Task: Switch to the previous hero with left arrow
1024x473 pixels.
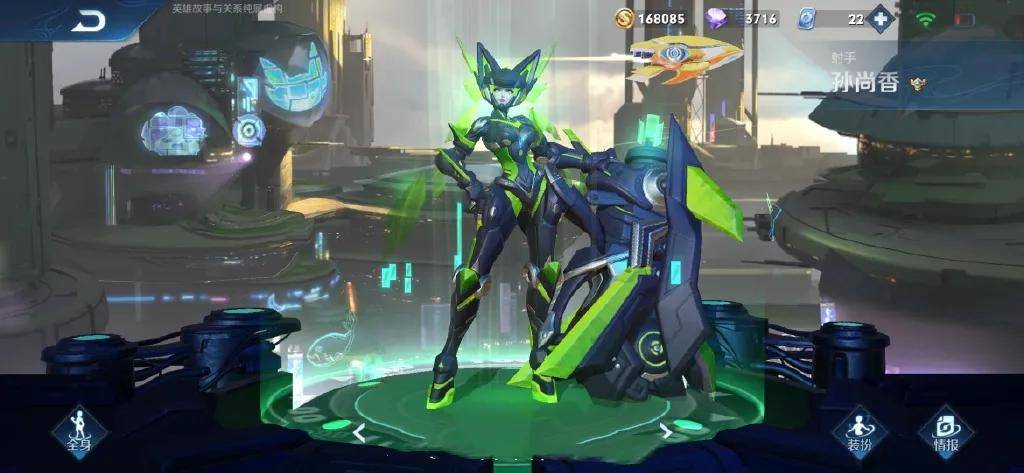Action: (x=359, y=433)
